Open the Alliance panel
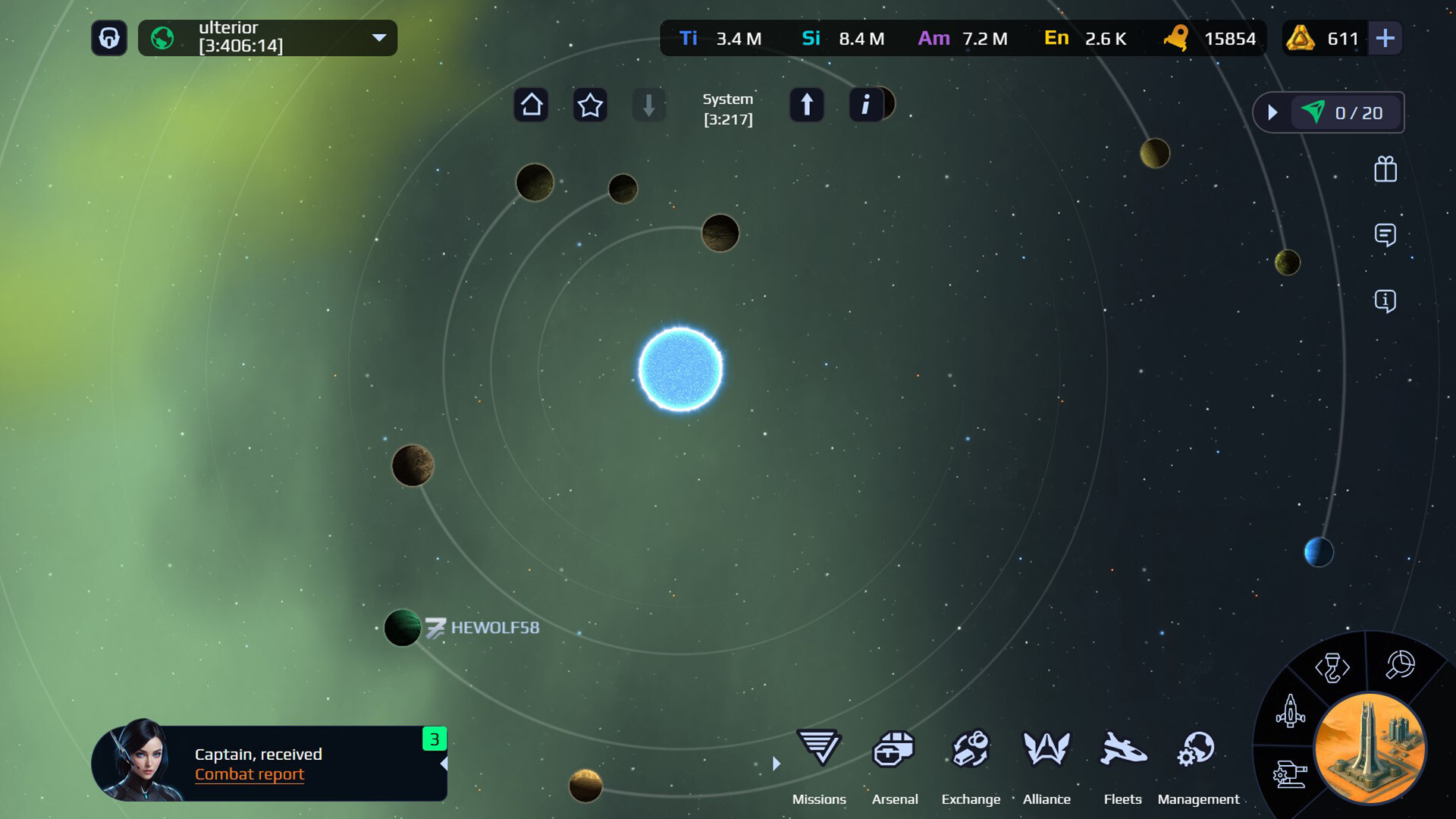1456x819 pixels. point(1046,751)
